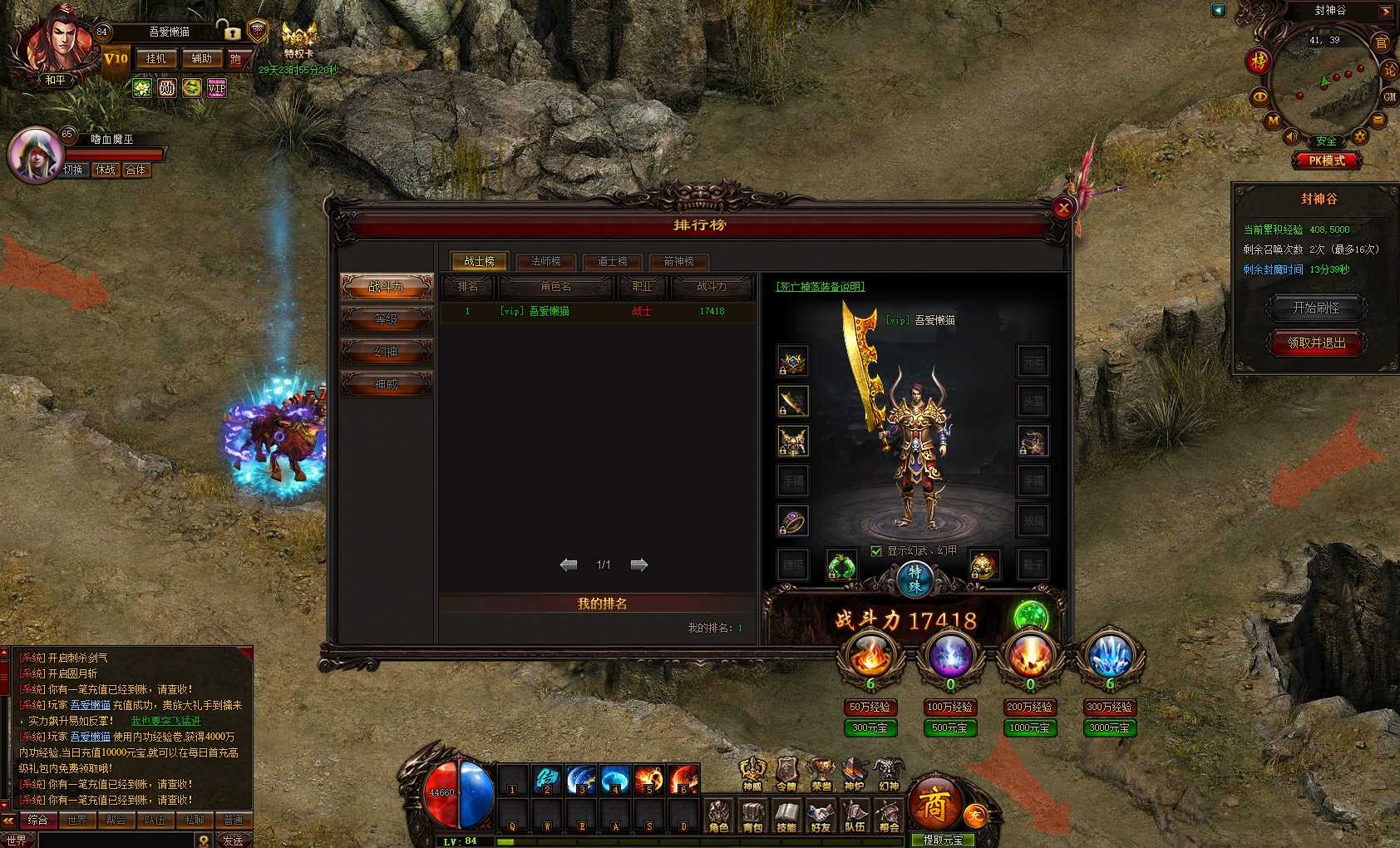1400x848 pixels.
Task: Click the 开始刷怪 button
Action: click(x=1315, y=308)
